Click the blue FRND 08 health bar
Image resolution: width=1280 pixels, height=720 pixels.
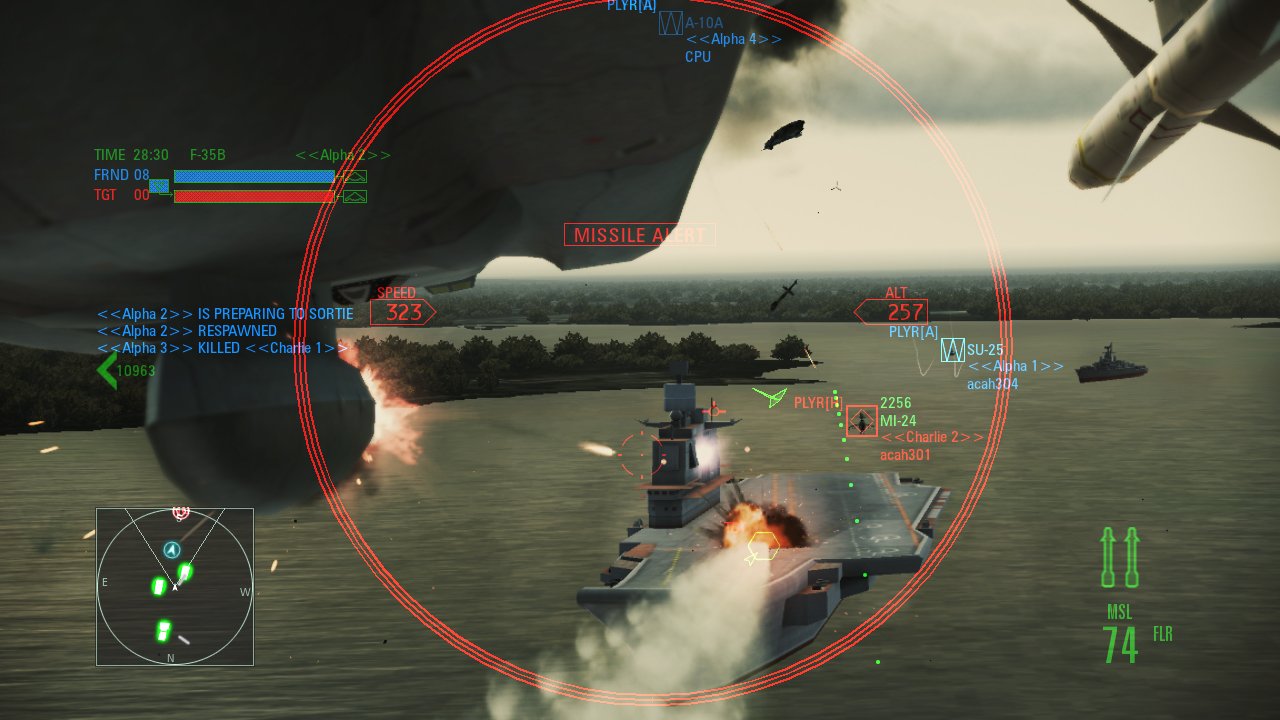253,175
